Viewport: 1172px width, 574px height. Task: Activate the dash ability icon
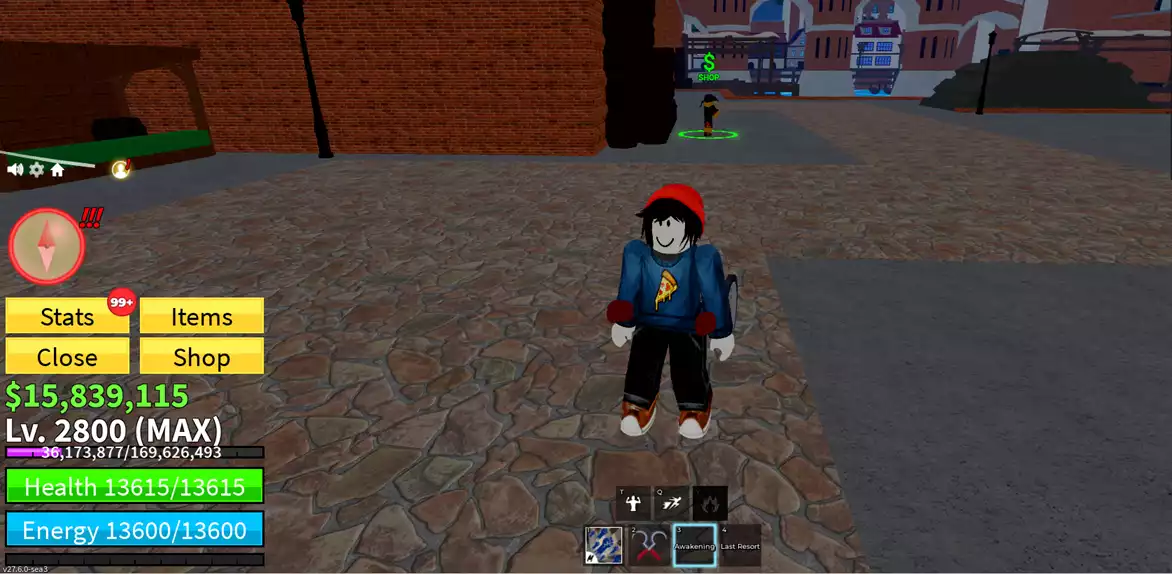(x=671, y=503)
